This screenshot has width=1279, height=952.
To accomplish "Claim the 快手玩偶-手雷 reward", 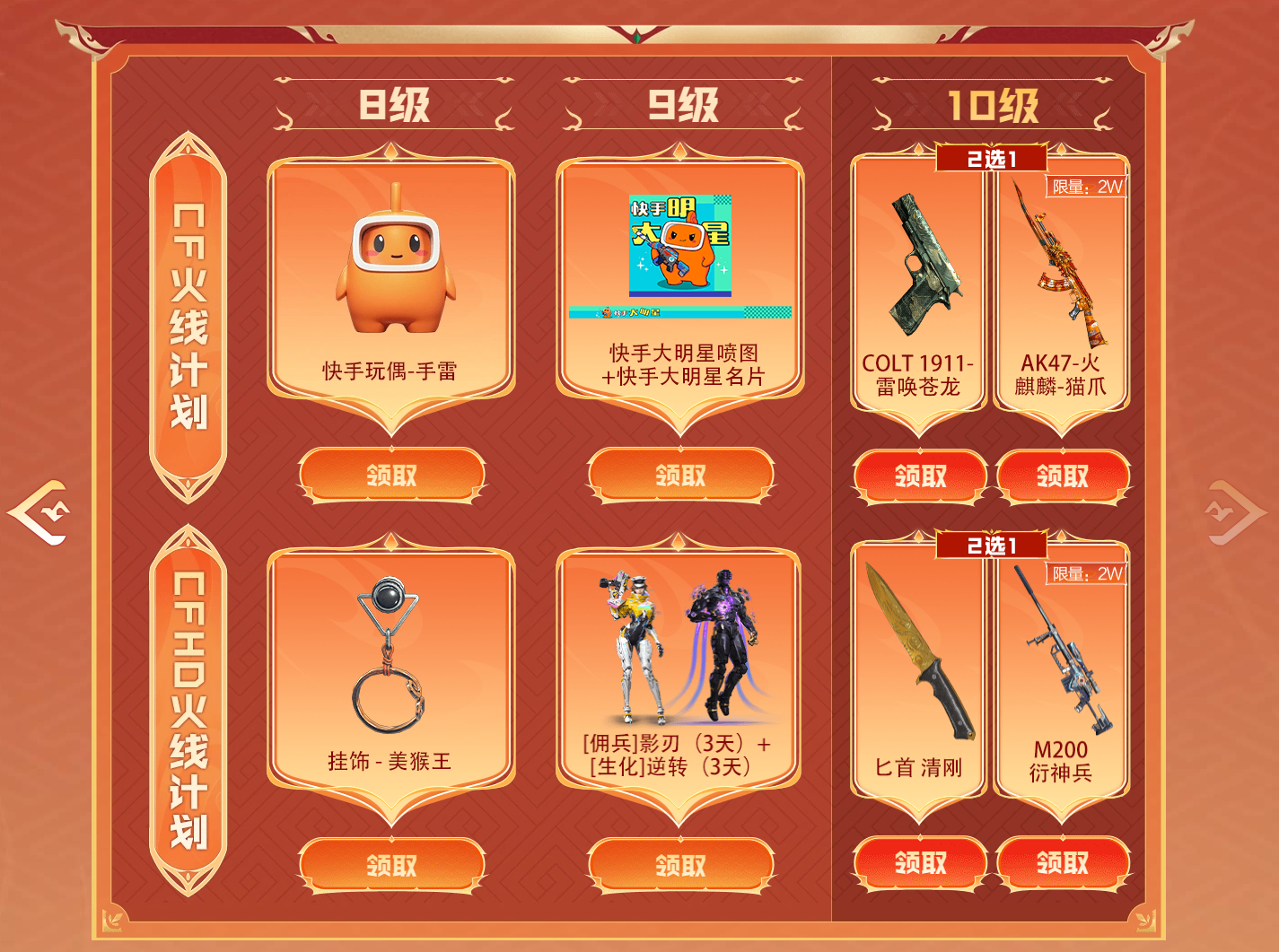I will coord(391,475).
